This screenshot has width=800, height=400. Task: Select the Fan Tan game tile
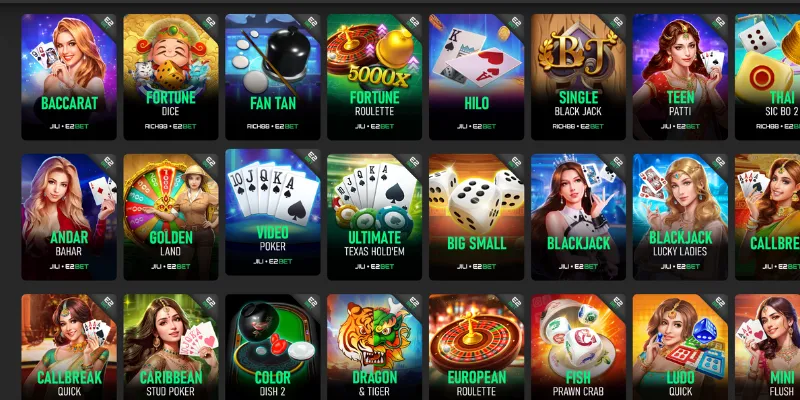(x=272, y=75)
